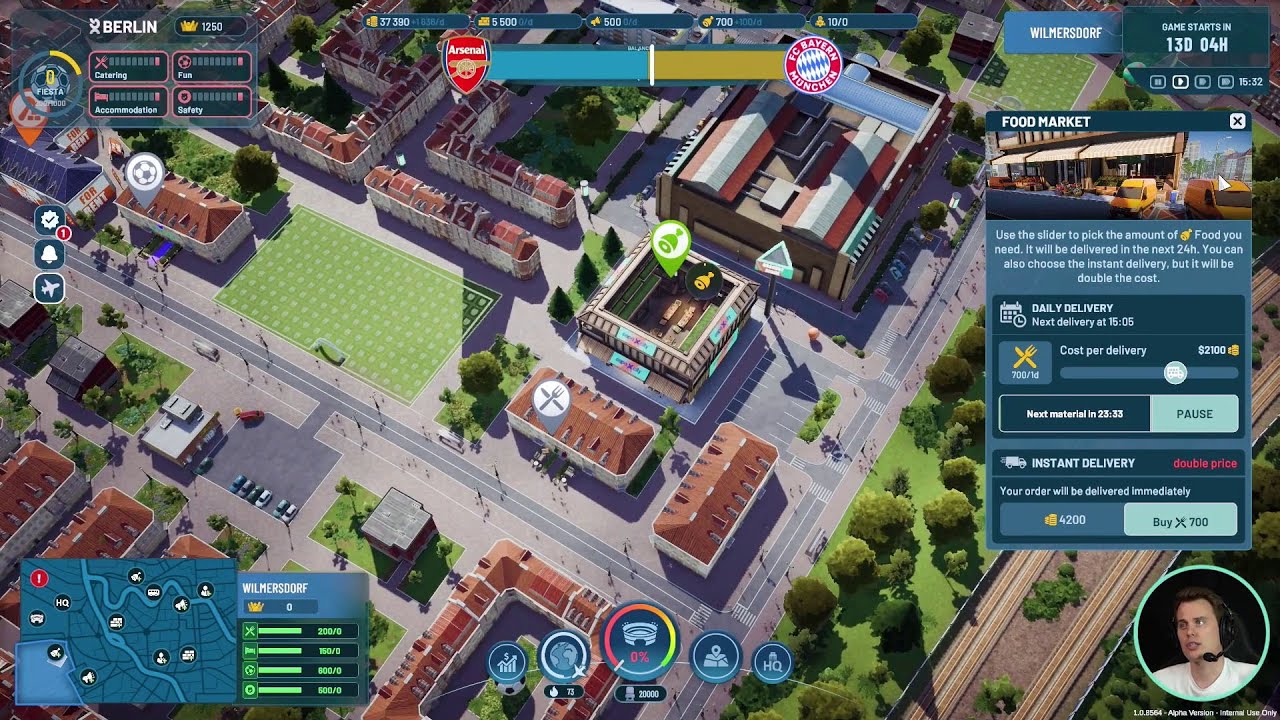Jump to the HQ marker on minimap

[x=62, y=603]
